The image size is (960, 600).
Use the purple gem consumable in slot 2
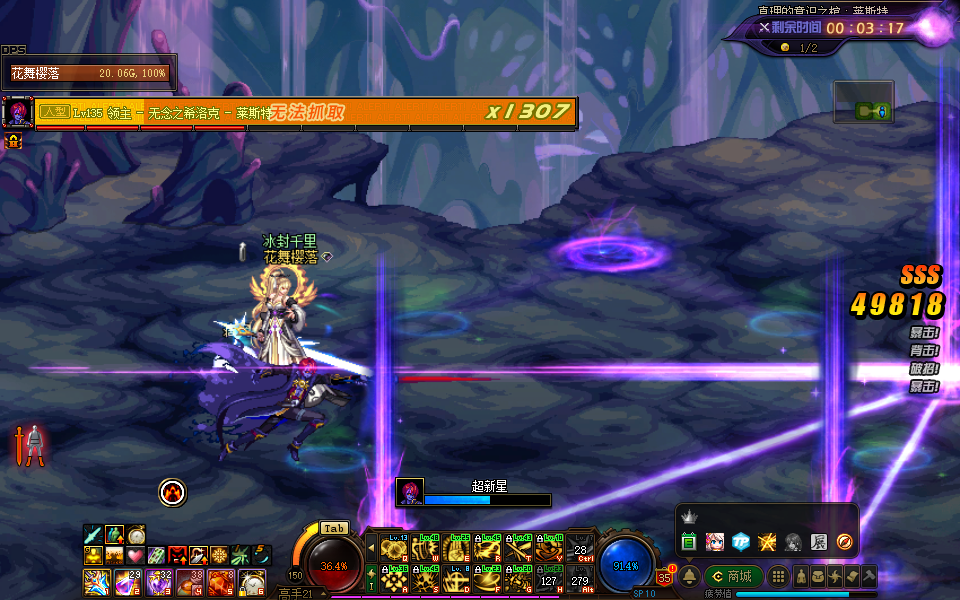(x=128, y=581)
